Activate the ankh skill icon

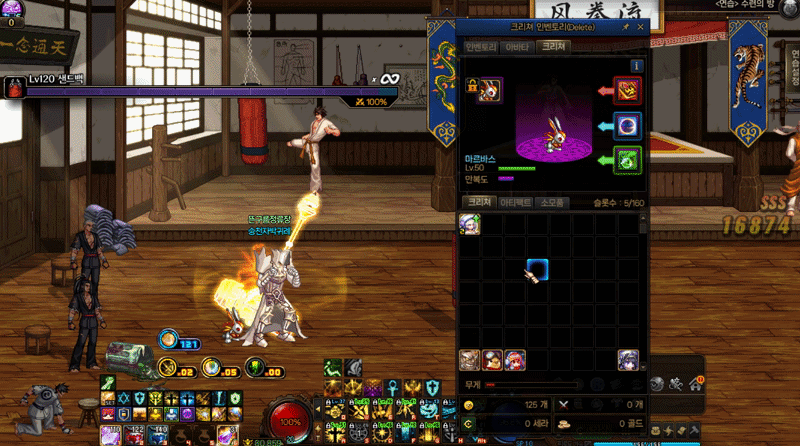[392, 386]
